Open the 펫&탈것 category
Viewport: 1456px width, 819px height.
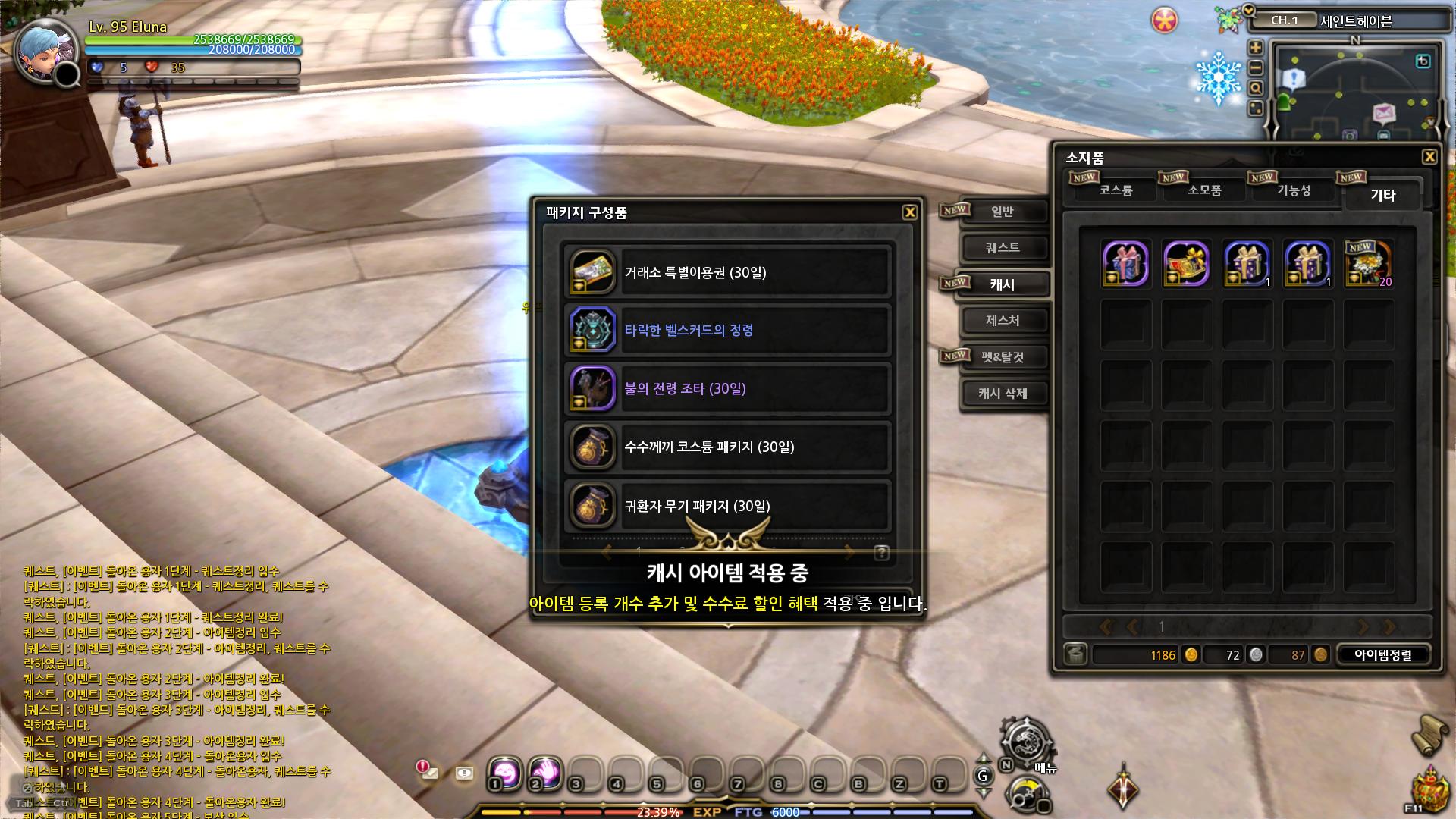click(1002, 357)
